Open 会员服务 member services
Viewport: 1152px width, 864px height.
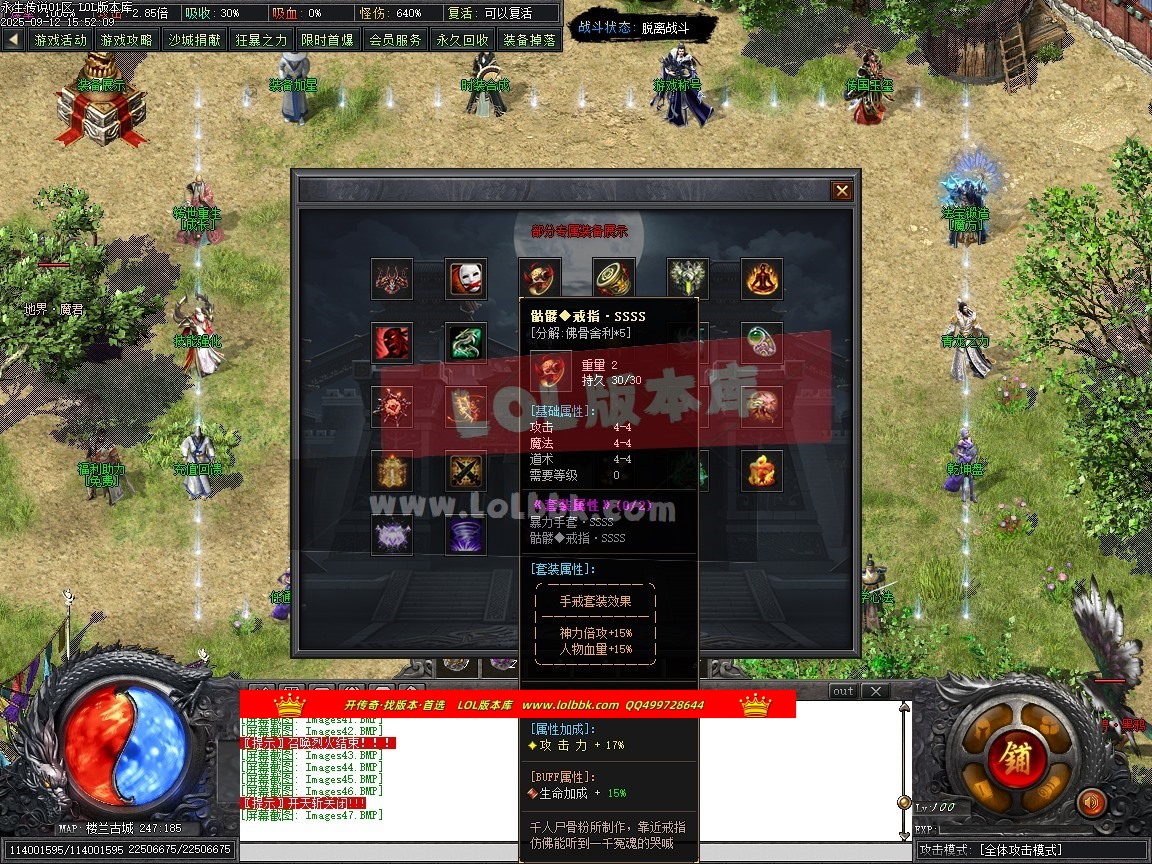[395, 40]
